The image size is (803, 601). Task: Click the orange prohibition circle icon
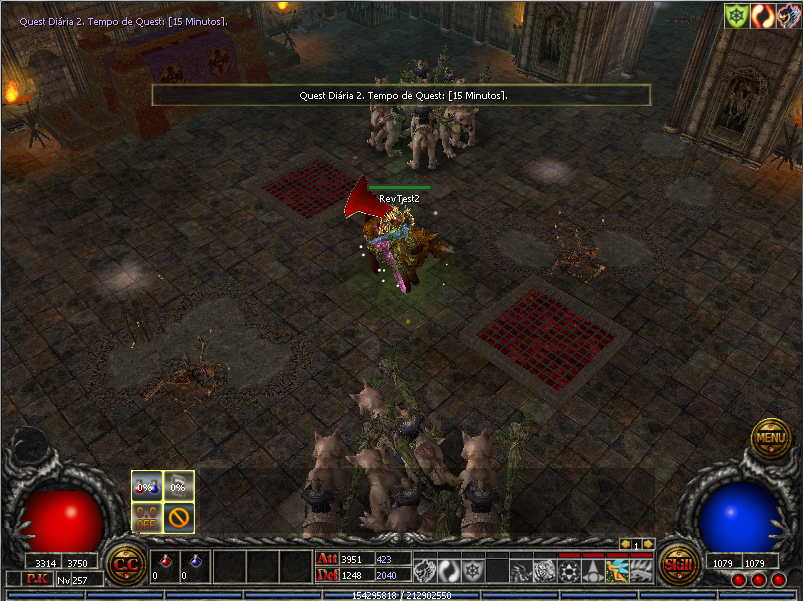click(178, 518)
